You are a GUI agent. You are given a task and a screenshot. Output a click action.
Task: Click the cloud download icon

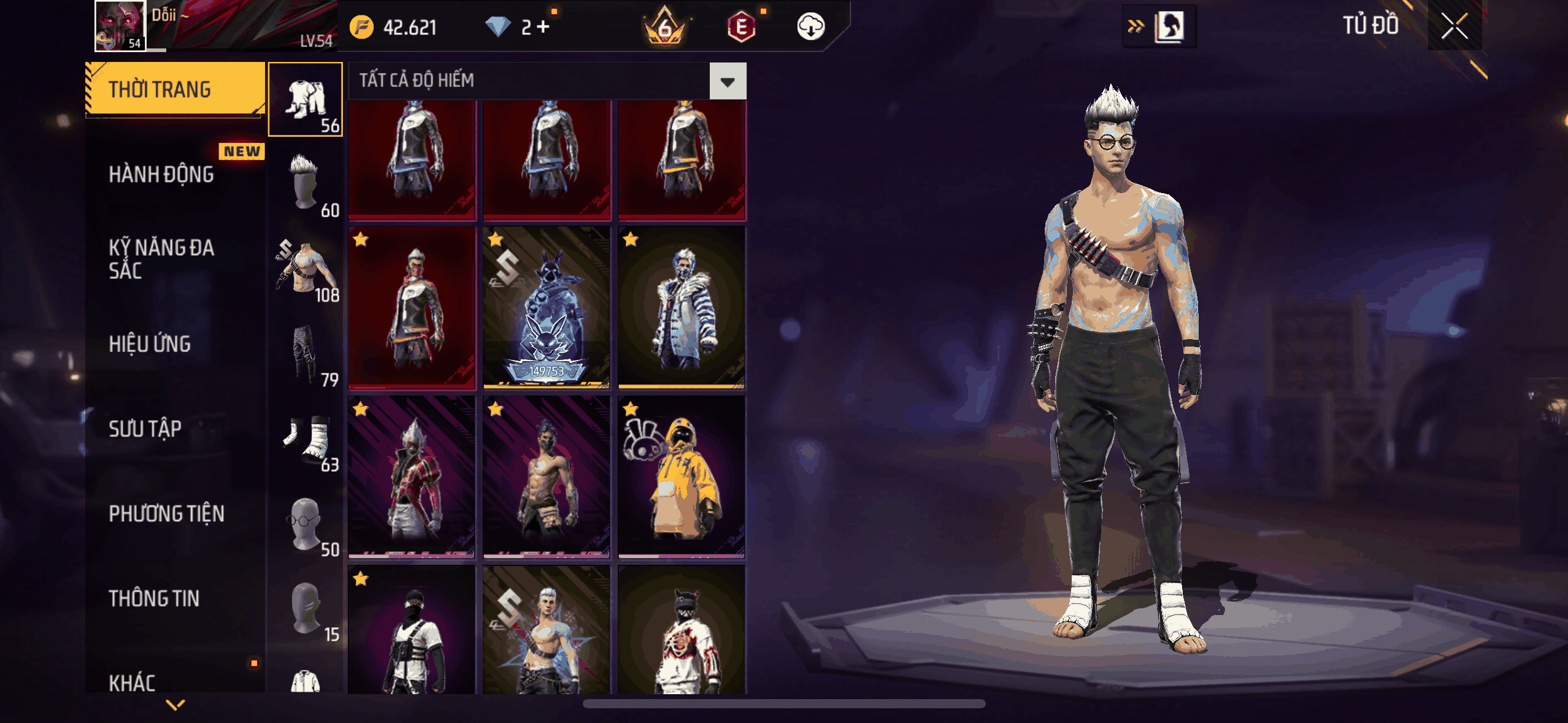pos(810,27)
